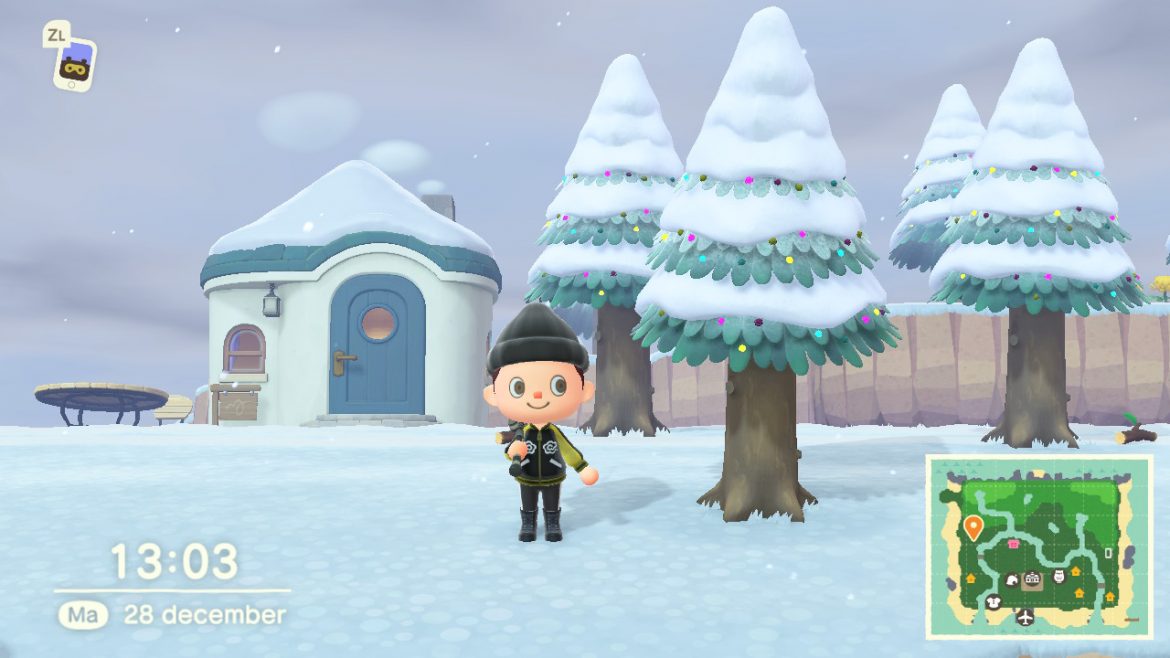The width and height of the screenshot is (1170, 658).
Task: Select the pink shop marker on minimap
Action: click(x=1013, y=544)
